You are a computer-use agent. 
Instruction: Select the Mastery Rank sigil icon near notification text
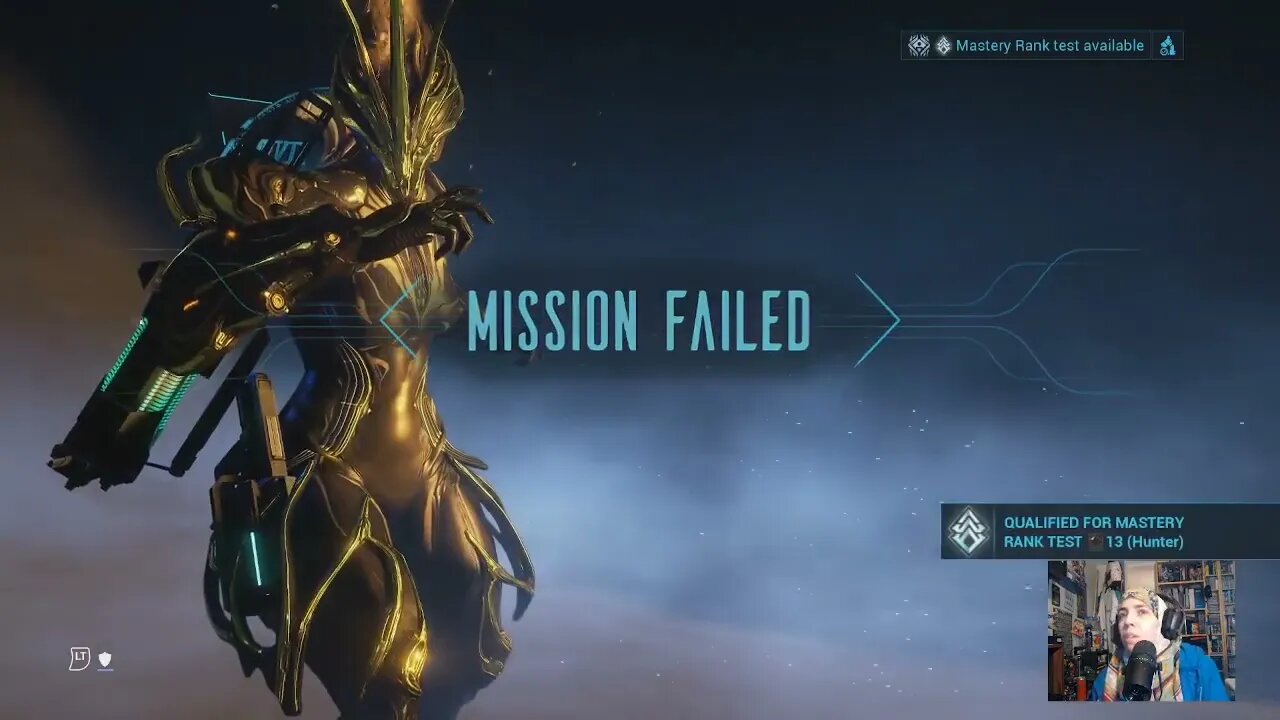point(943,45)
